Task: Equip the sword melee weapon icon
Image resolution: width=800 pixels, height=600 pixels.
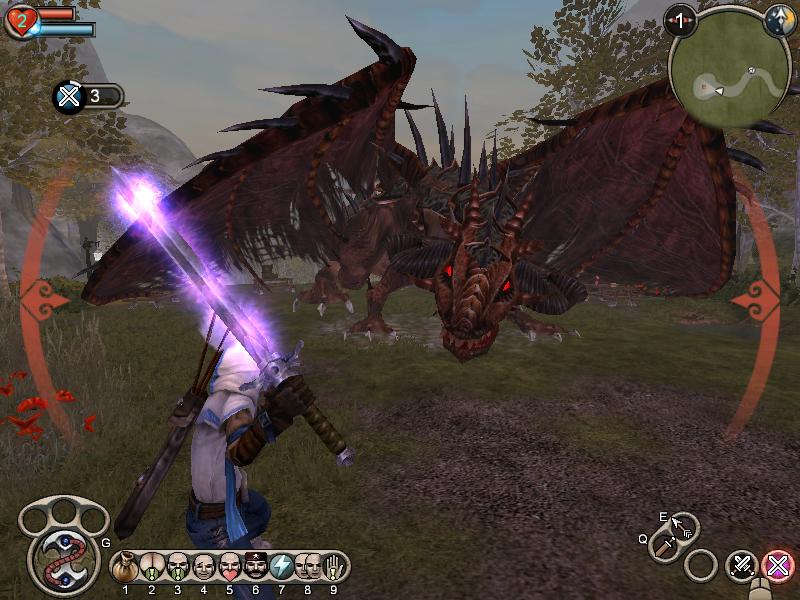Action: pos(664,546)
